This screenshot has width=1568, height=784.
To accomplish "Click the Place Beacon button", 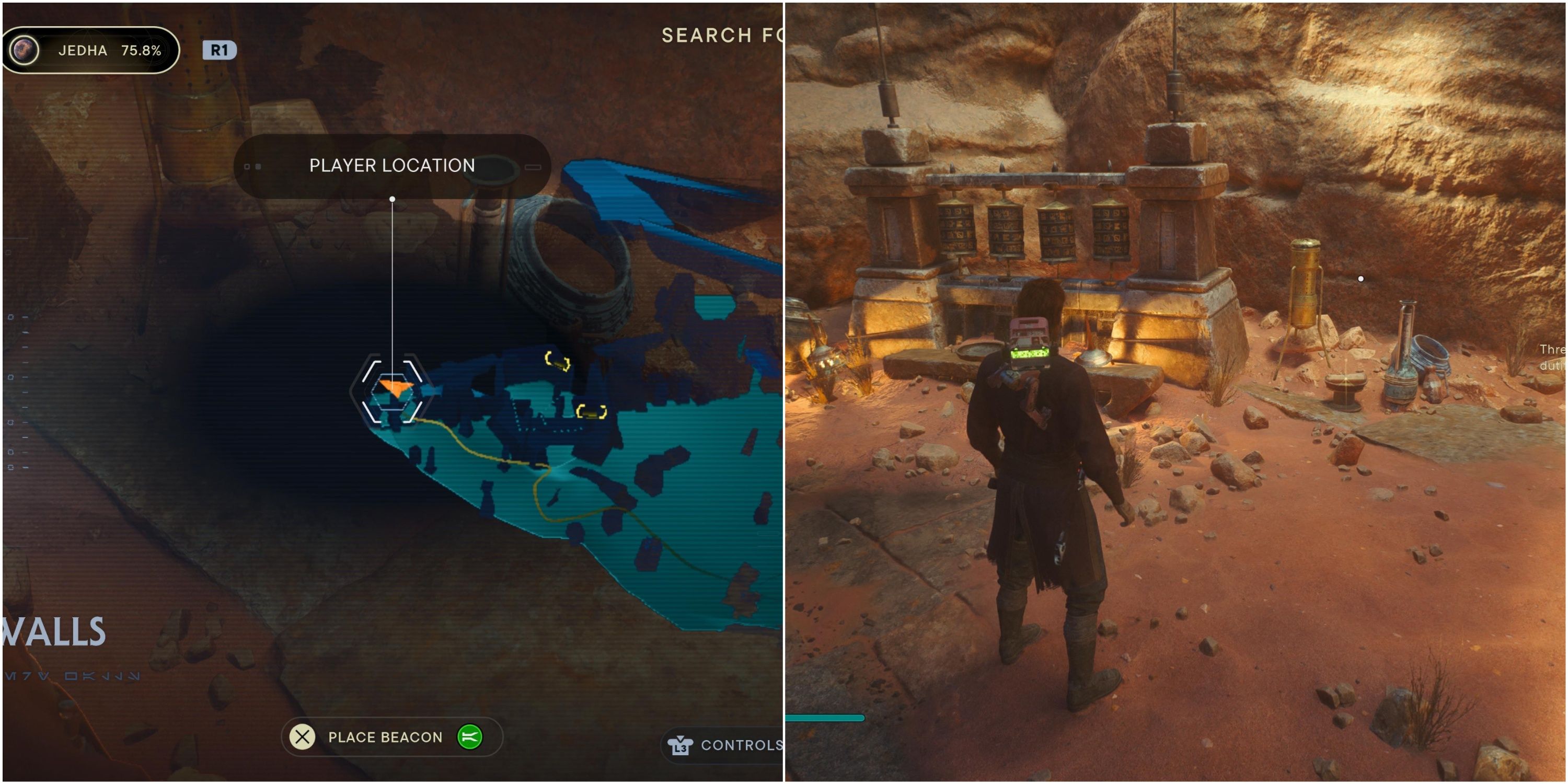I will [x=385, y=736].
